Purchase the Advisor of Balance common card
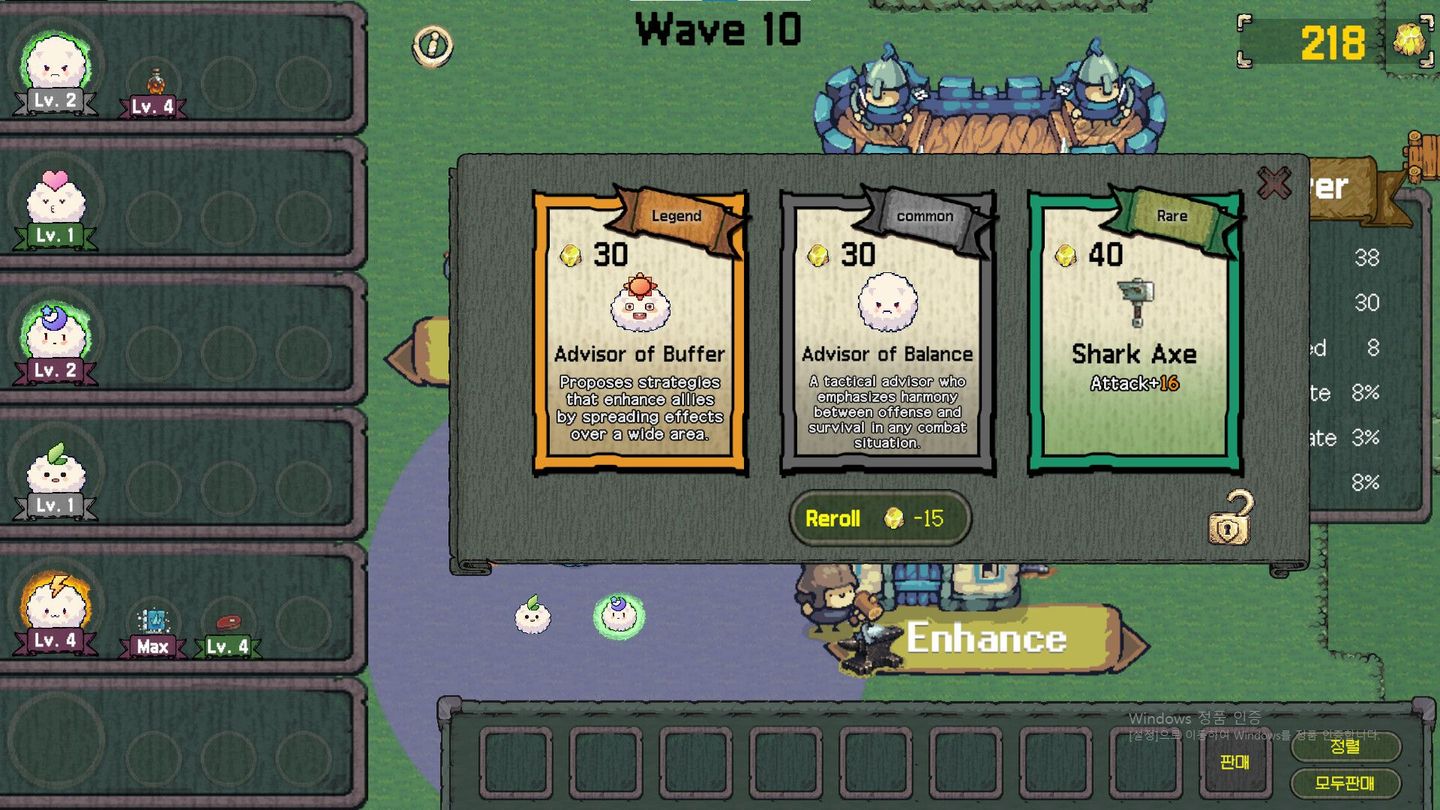 tap(885, 330)
